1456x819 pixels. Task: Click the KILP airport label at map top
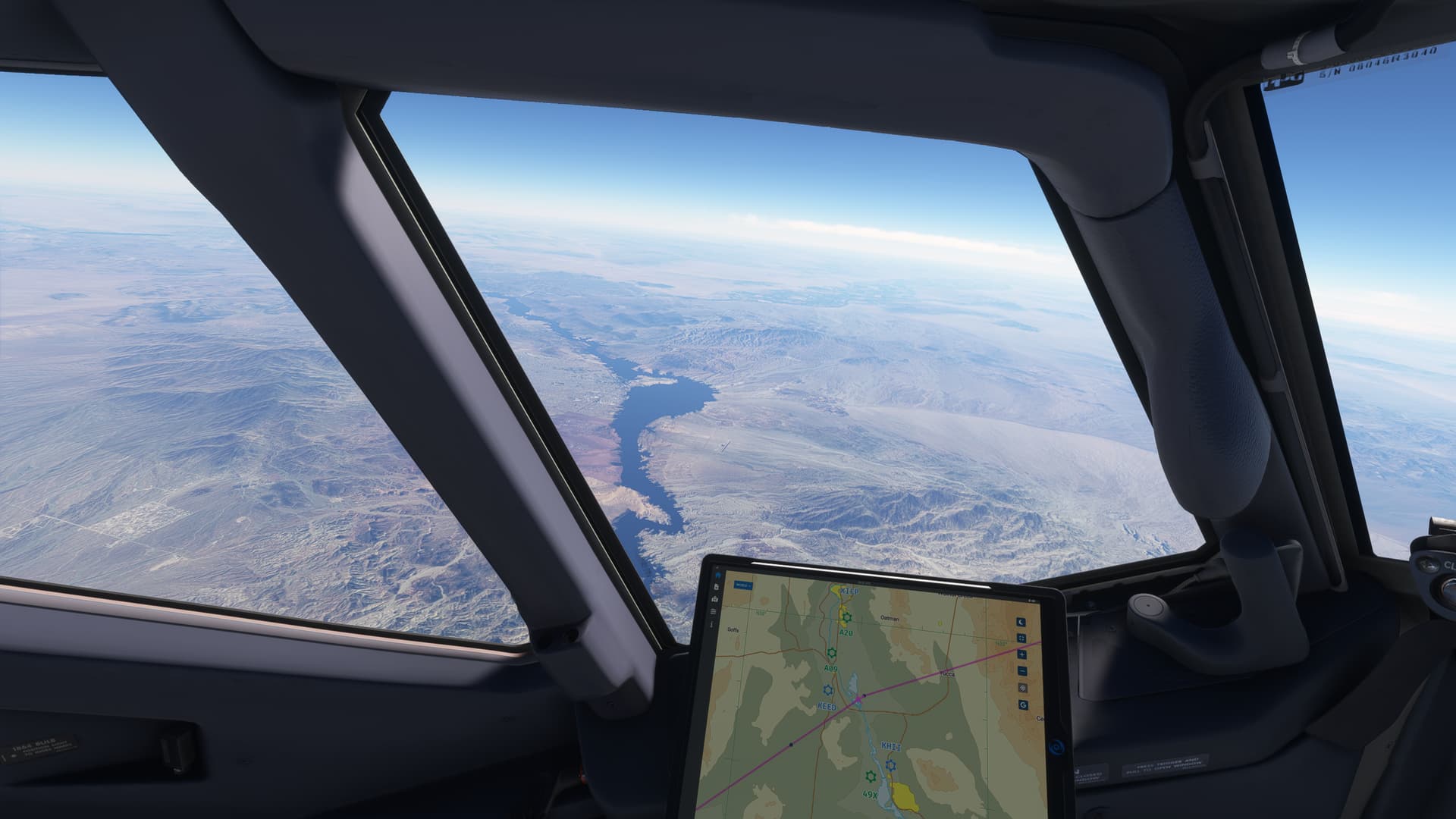pos(849,591)
